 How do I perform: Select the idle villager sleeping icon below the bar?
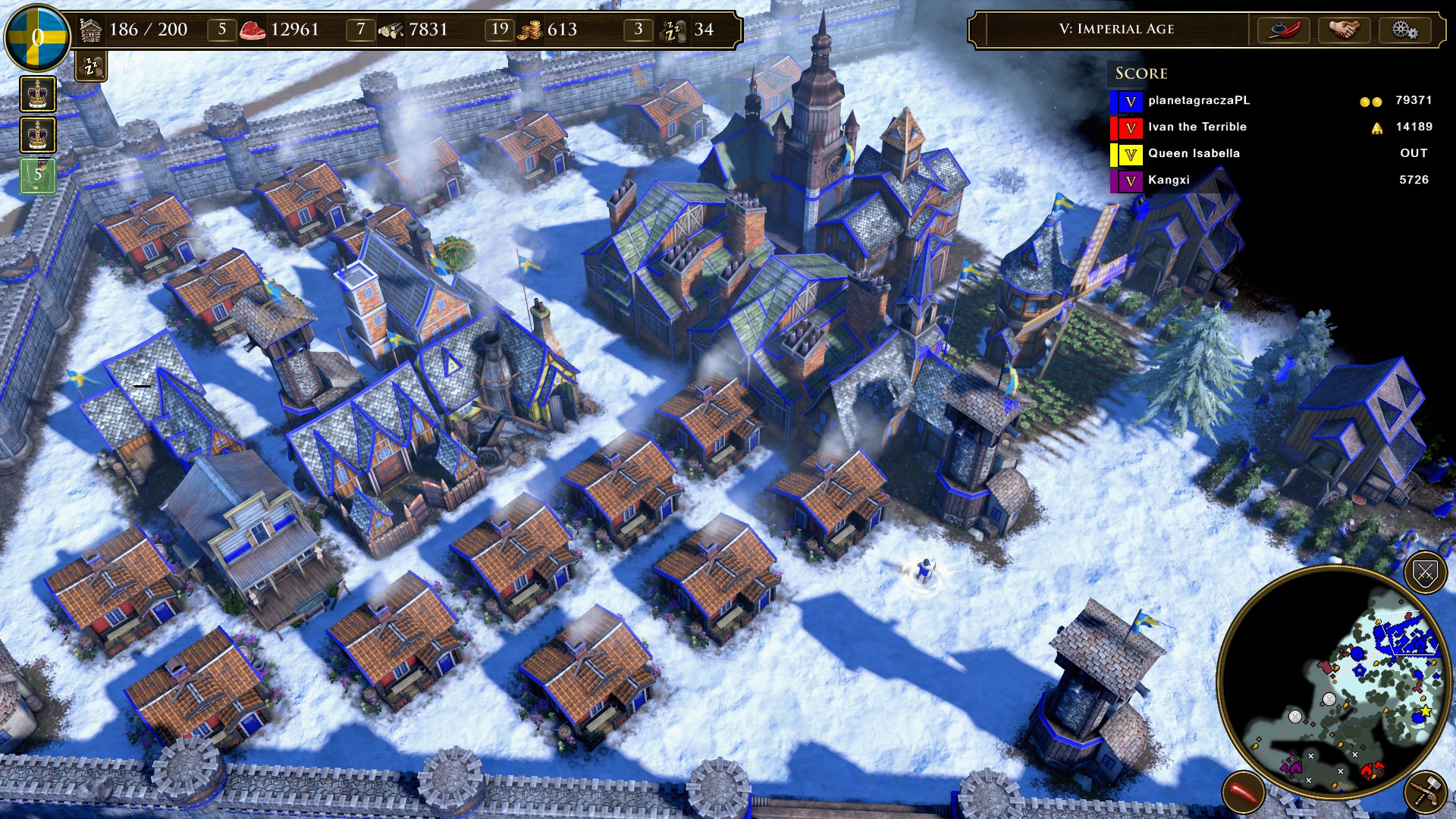(x=91, y=67)
